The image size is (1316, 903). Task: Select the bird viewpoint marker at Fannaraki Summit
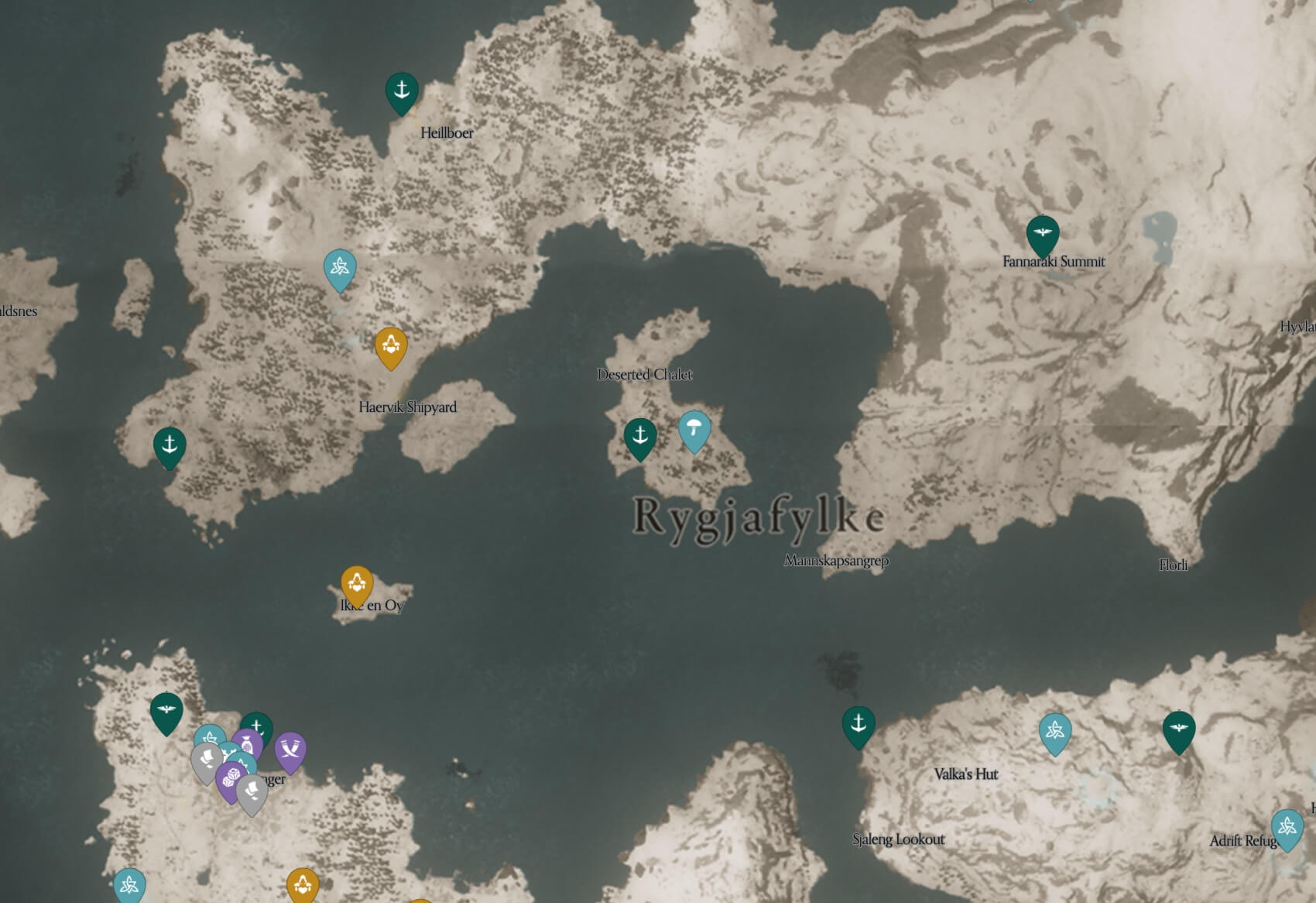point(1044,232)
